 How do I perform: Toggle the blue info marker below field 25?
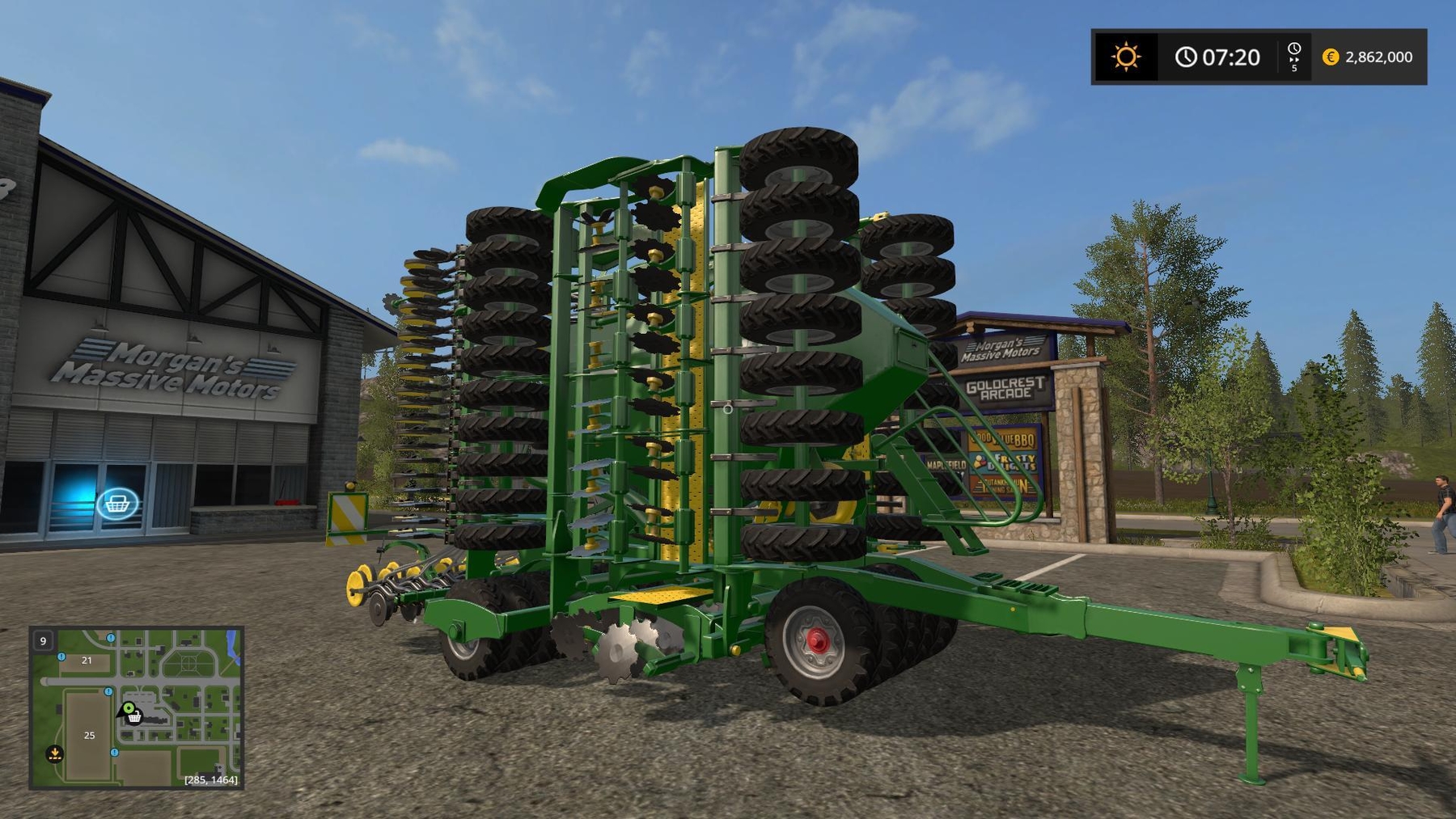[114, 753]
